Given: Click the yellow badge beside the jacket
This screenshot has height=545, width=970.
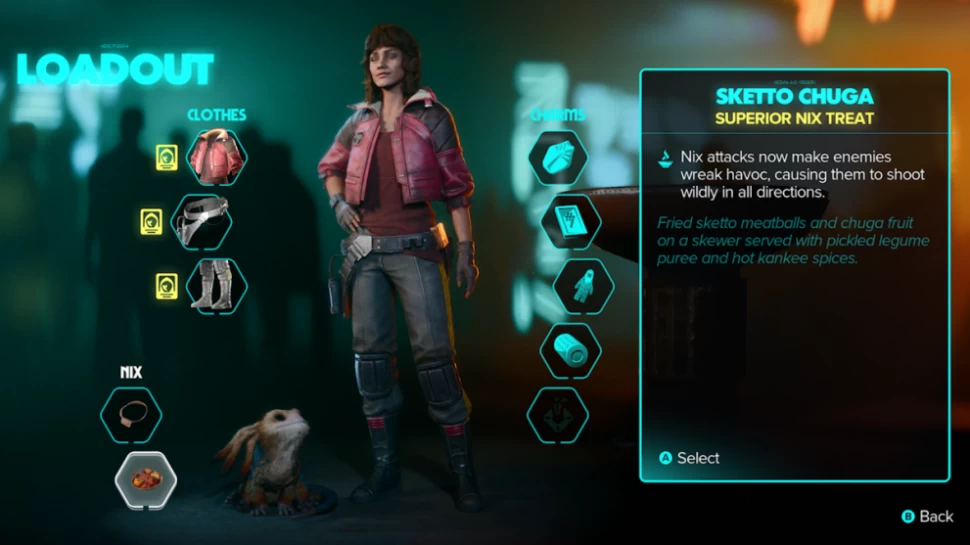Looking at the screenshot, I should (166, 157).
